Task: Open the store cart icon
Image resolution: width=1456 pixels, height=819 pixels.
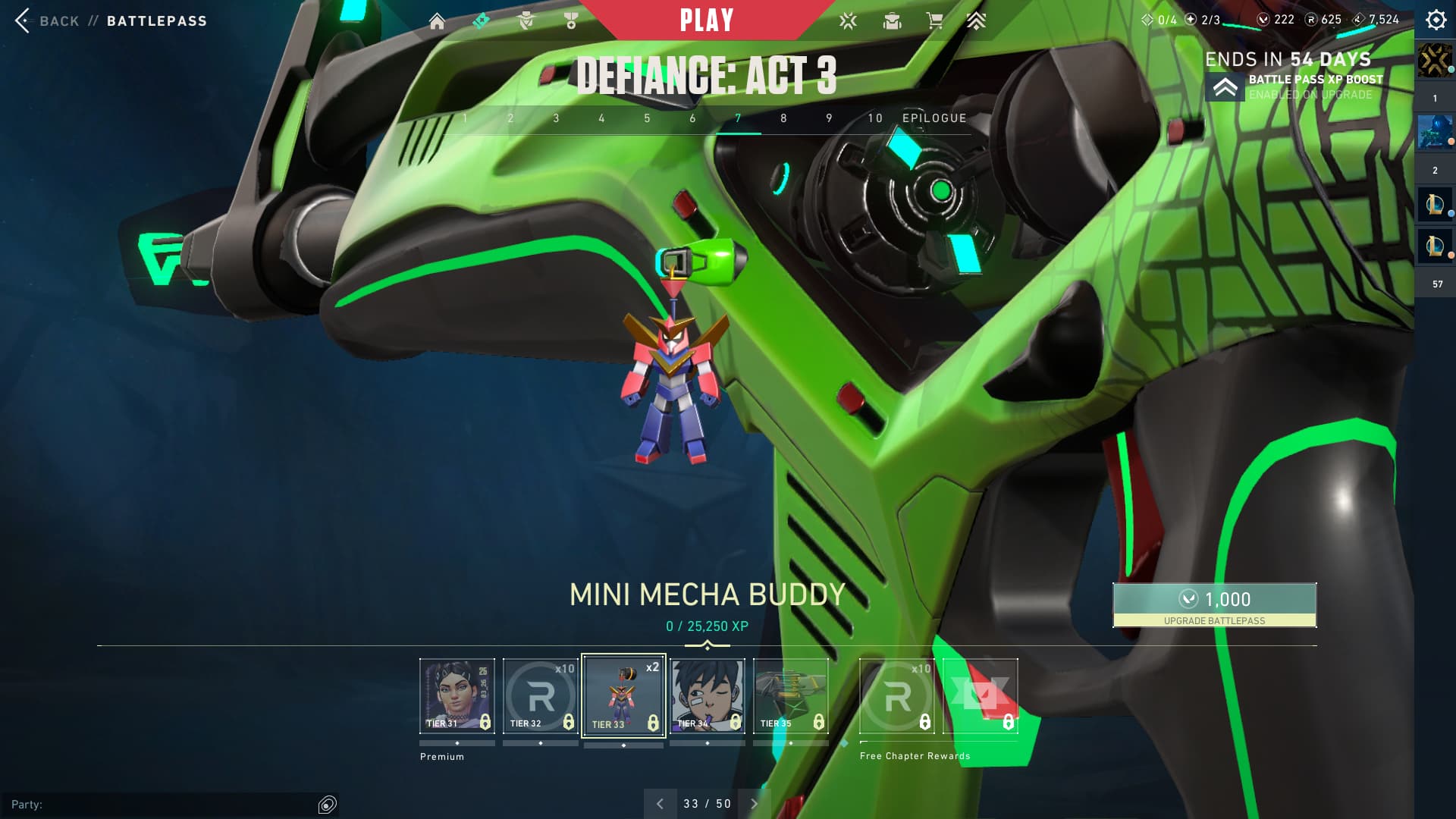Action: [934, 21]
